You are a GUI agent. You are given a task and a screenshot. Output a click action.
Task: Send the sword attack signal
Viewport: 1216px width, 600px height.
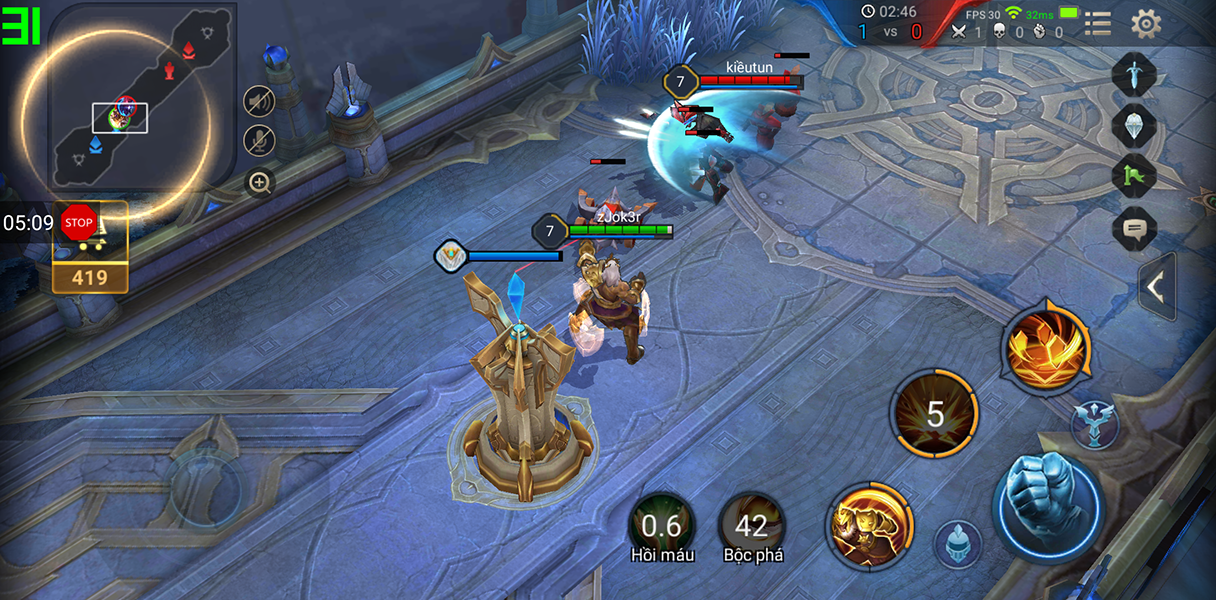click(x=1134, y=75)
